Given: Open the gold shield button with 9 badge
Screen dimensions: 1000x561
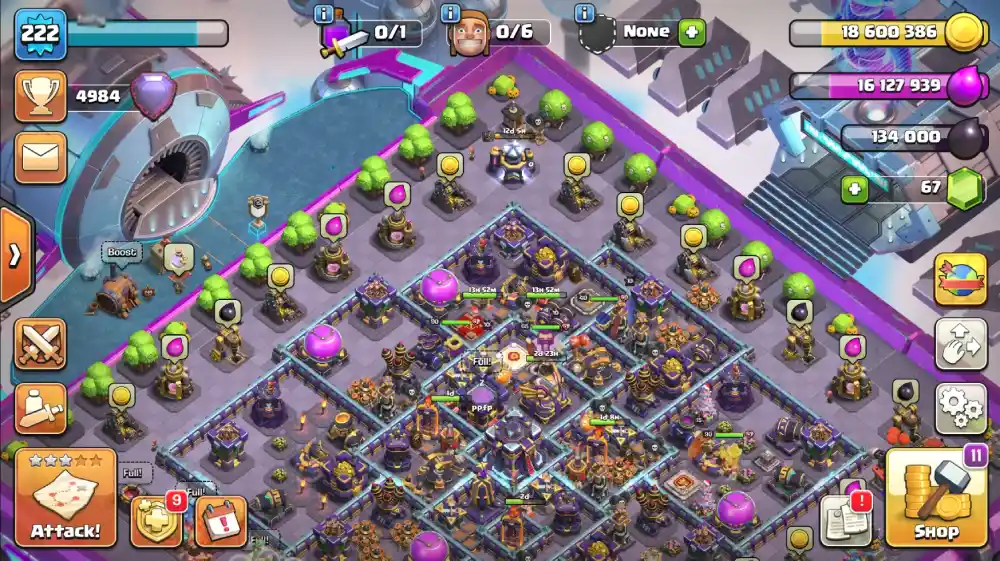Looking at the screenshot, I should tap(156, 521).
